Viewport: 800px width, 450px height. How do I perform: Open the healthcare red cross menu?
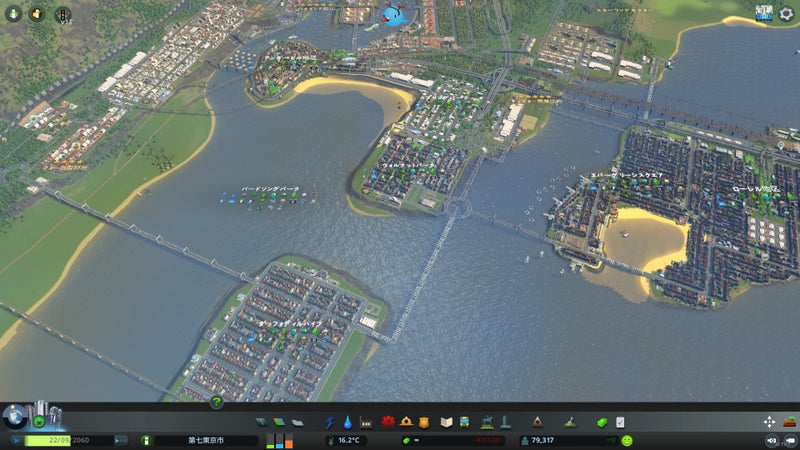click(x=387, y=422)
